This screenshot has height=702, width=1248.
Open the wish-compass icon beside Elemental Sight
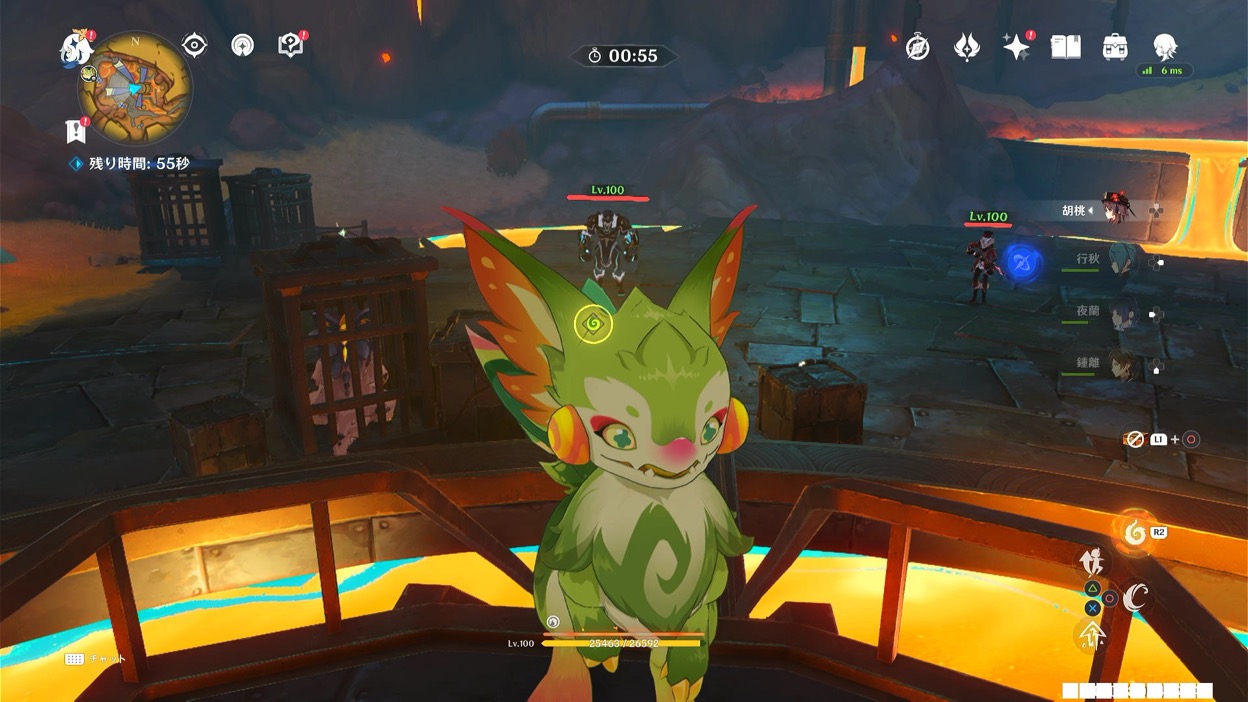[x=242, y=45]
